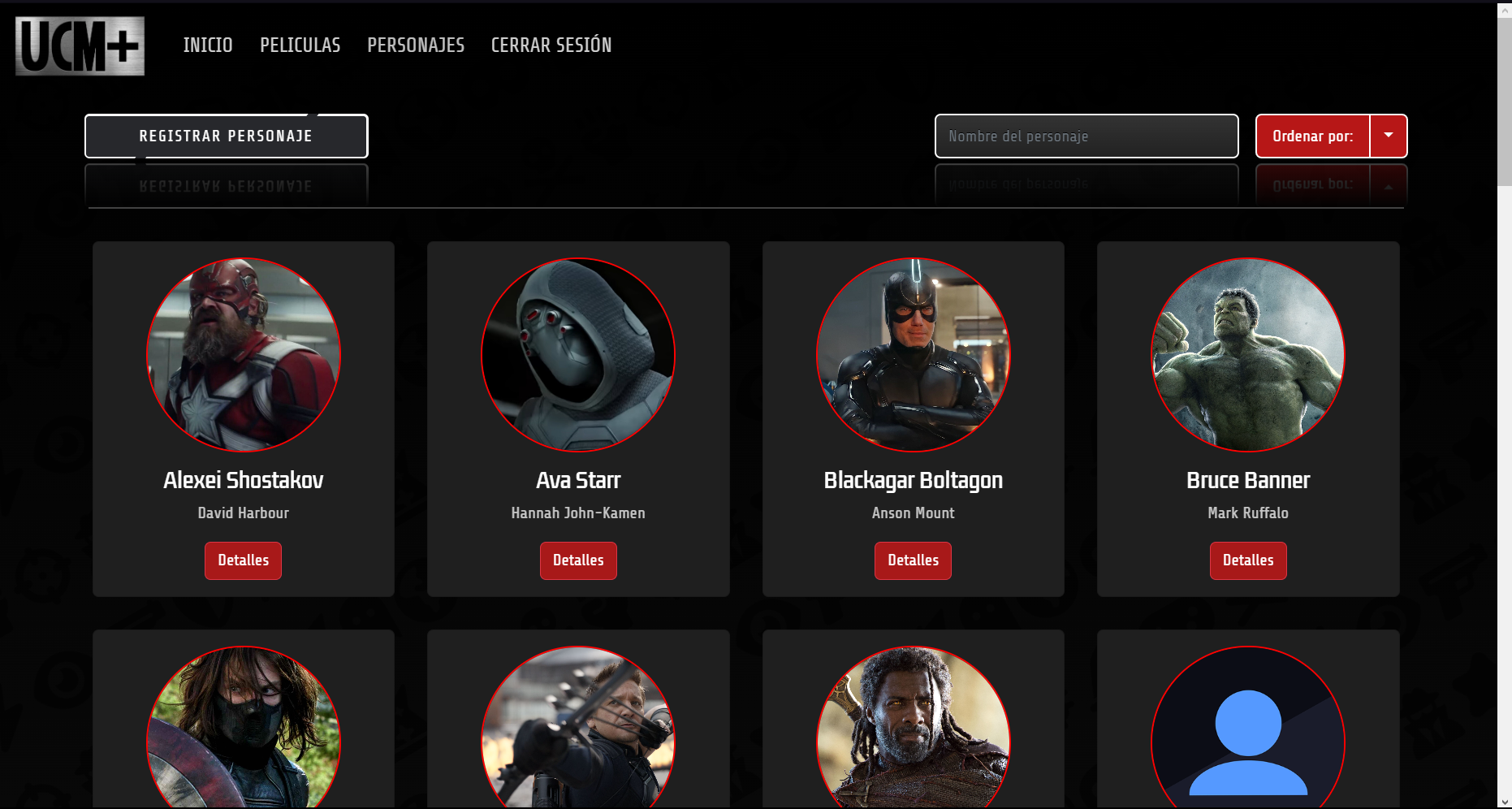Focus the Nombre del personaje search field
1512x809 pixels.
[x=1086, y=136]
